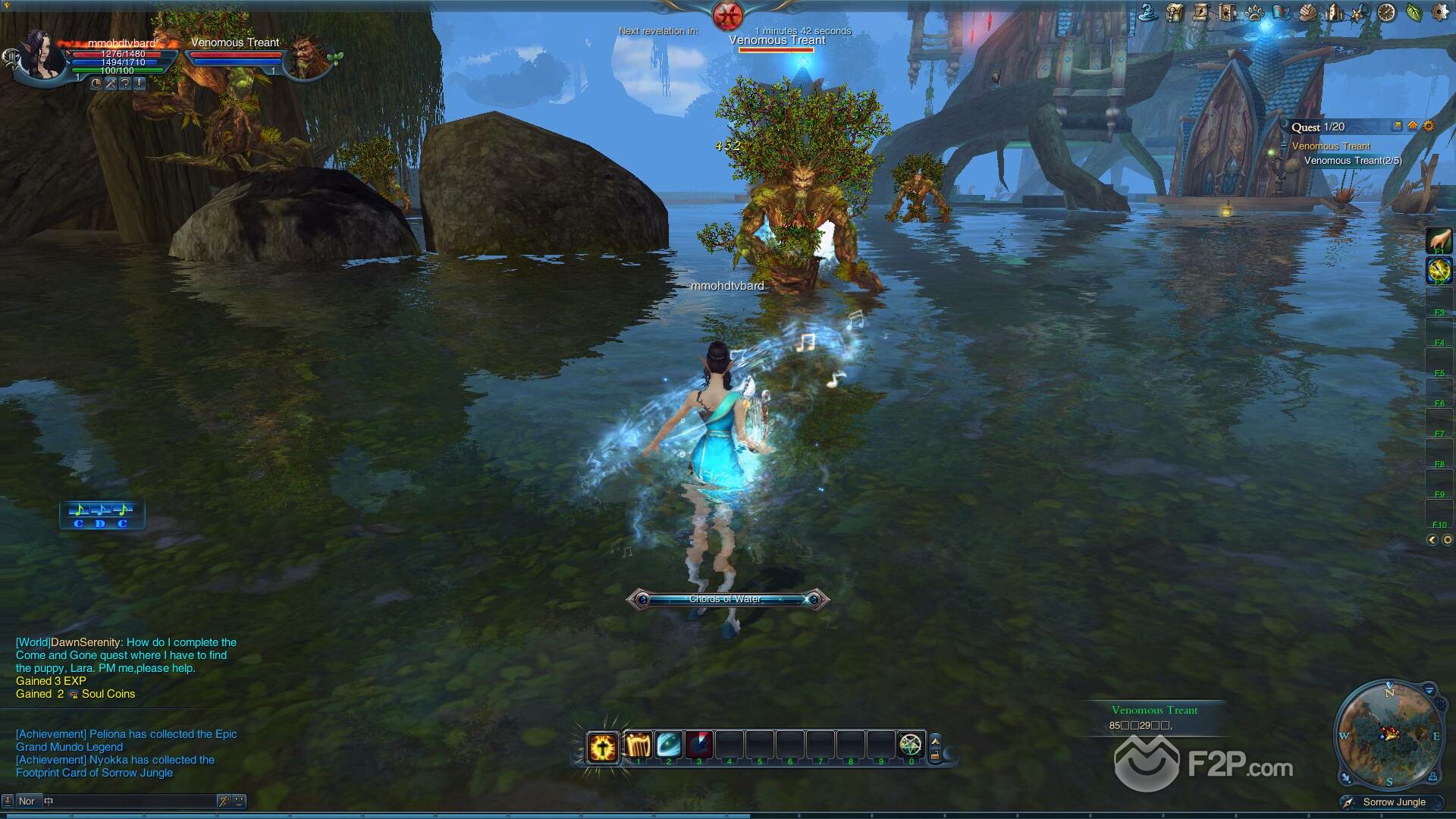Viewport: 1456px width, 819px height.
Task: Open the handshake social icon
Action: (1307, 12)
